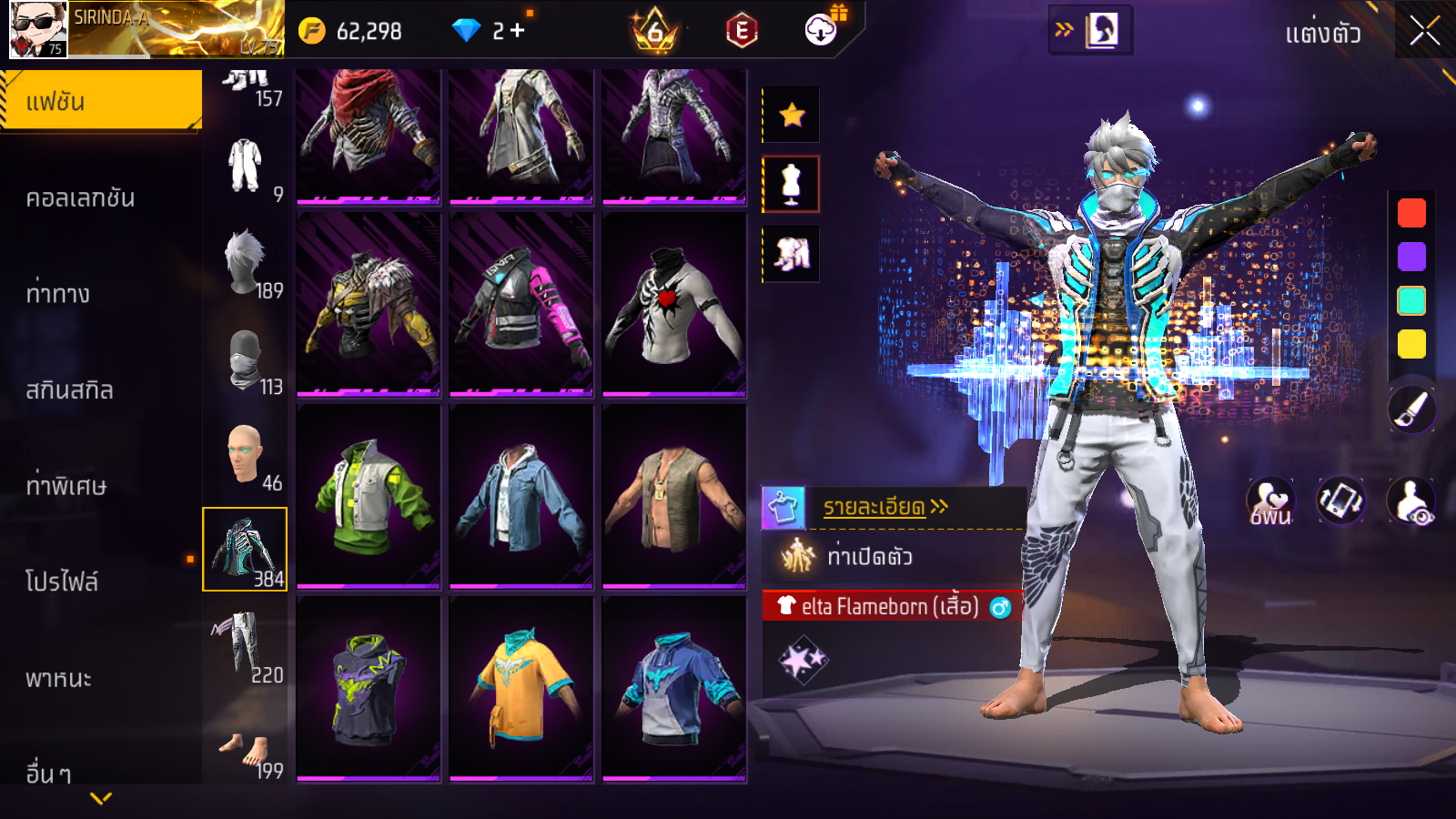Go to the สกินสกิล skill skins section

(69, 390)
